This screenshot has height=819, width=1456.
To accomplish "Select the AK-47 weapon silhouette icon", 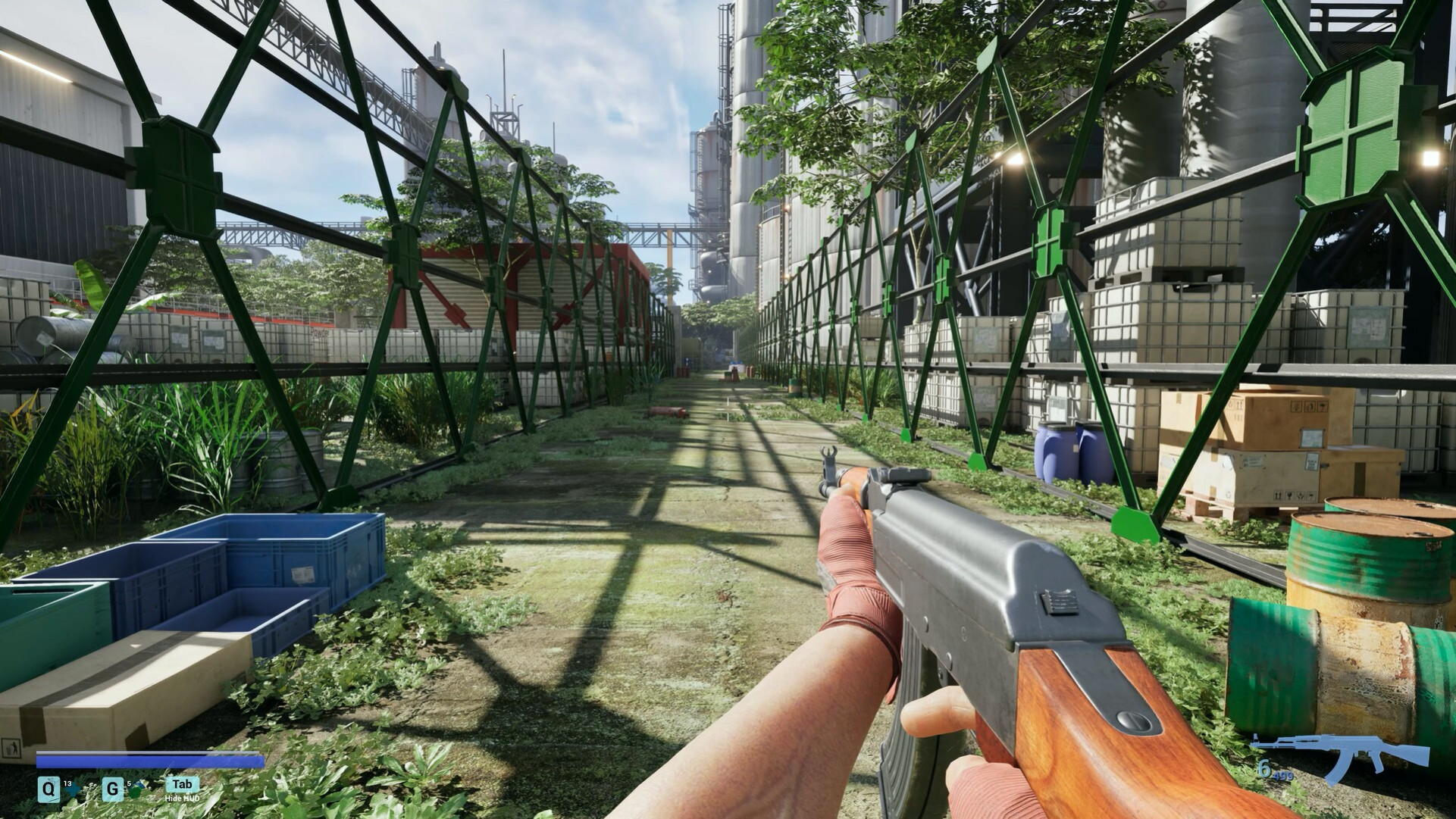I will pos(1340,756).
